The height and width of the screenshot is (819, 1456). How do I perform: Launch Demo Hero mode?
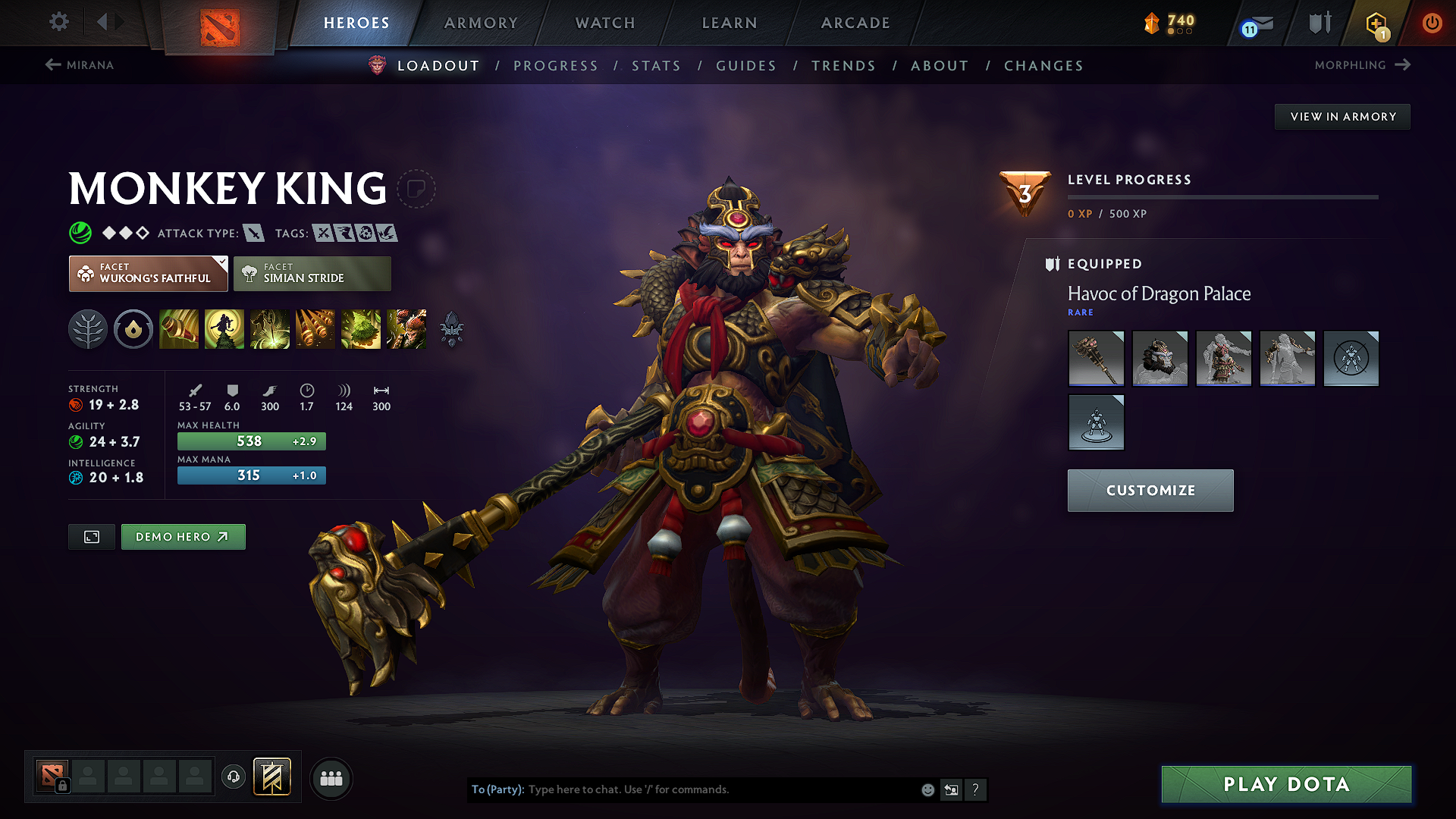(x=183, y=537)
